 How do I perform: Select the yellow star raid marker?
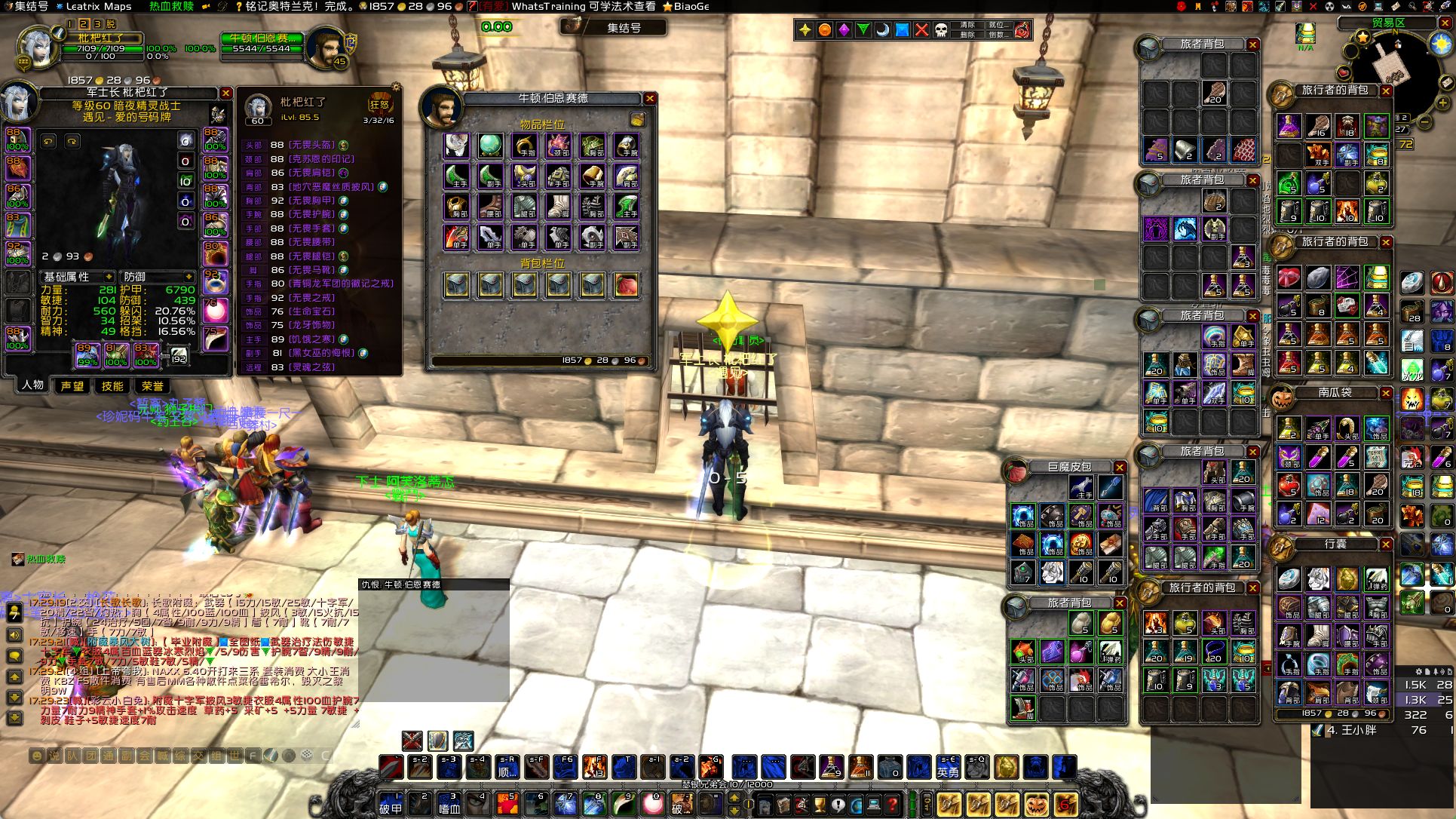tap(805, 30)
